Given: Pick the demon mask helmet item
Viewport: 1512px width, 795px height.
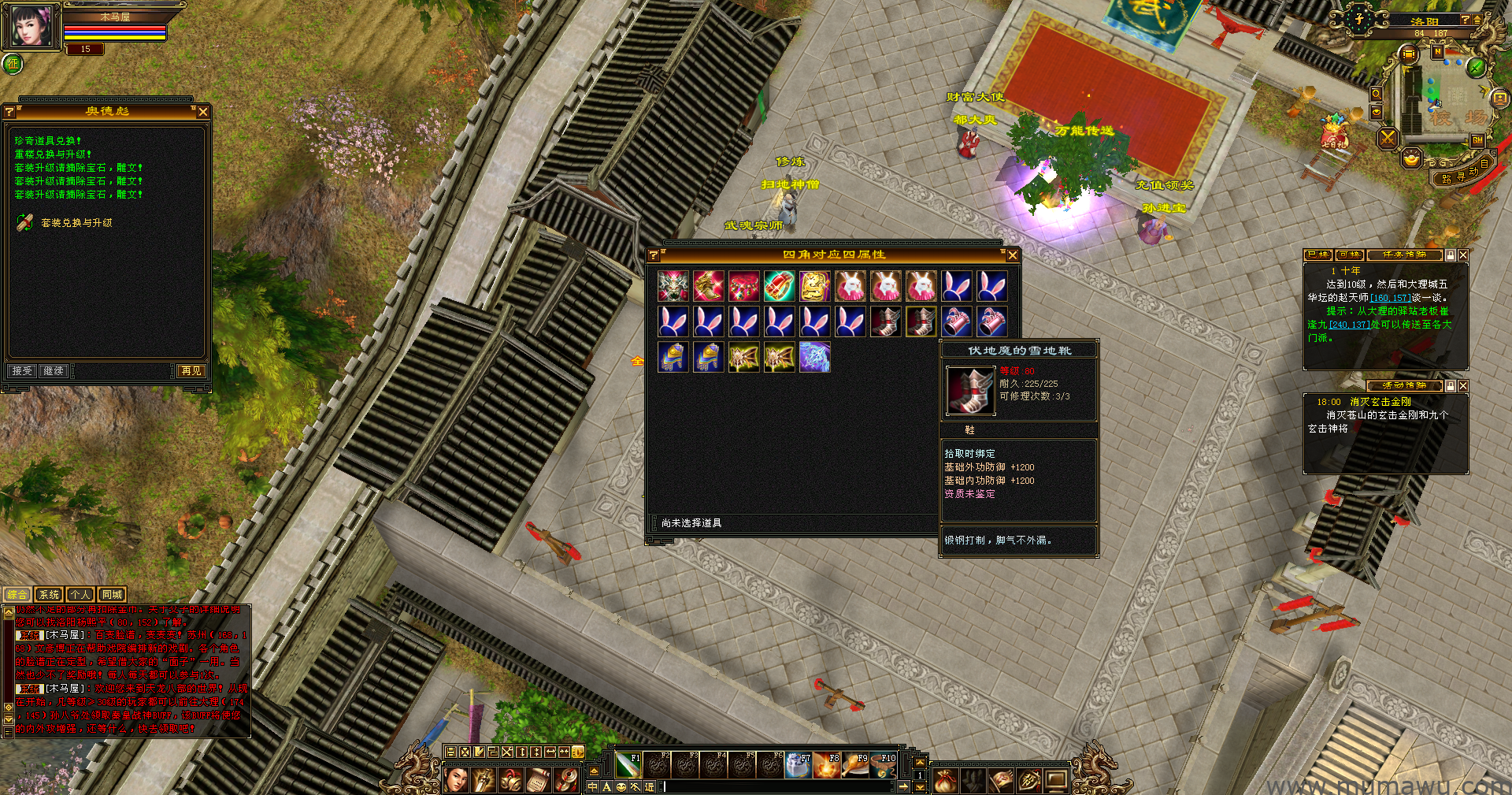Looking at the screenshot, I should [673, 286].
